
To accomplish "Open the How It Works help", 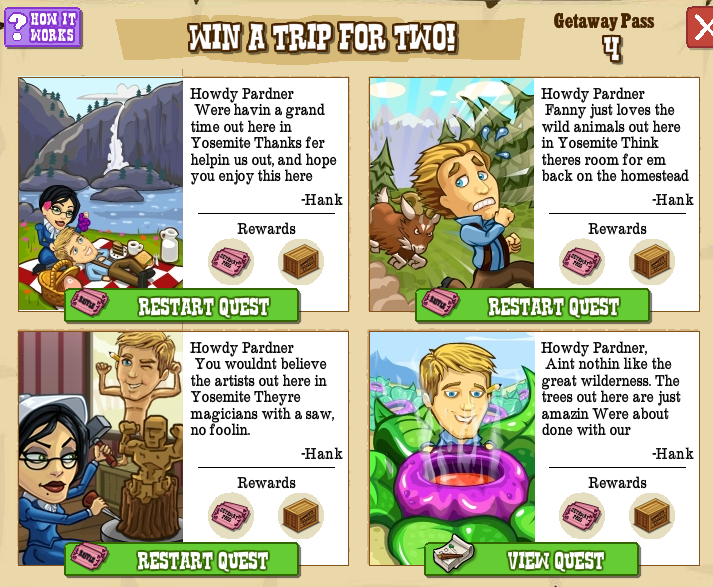I will pos(43,27).
